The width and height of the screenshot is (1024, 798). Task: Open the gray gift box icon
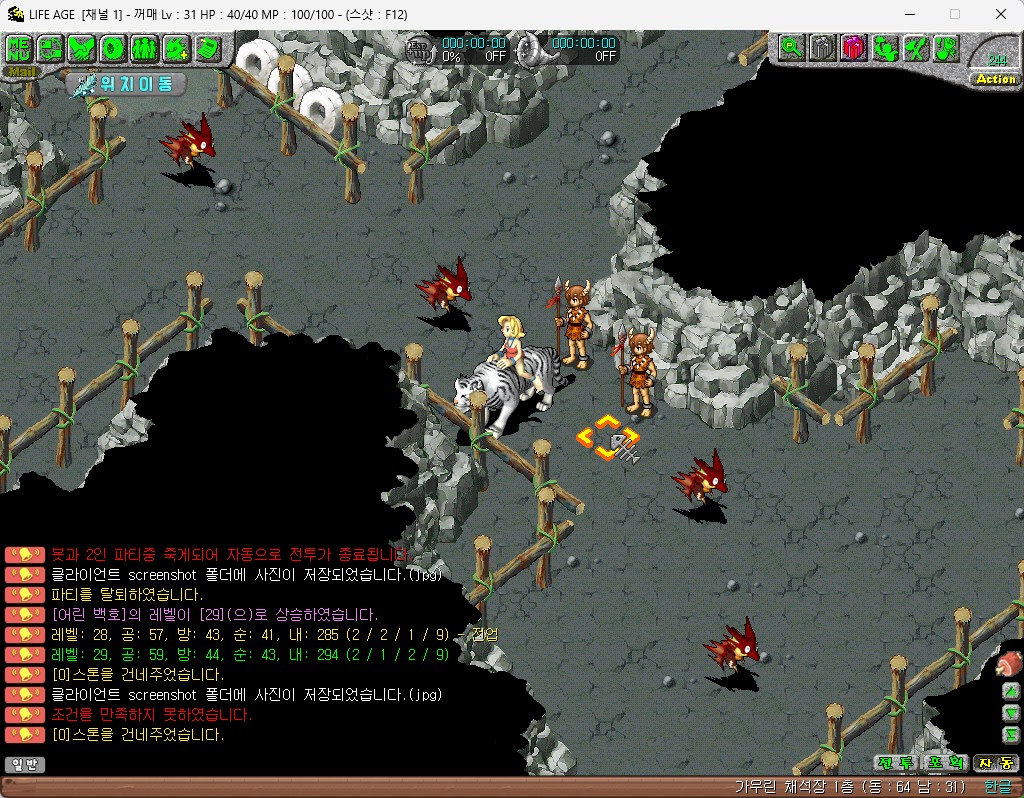click(x=822, y=46)
